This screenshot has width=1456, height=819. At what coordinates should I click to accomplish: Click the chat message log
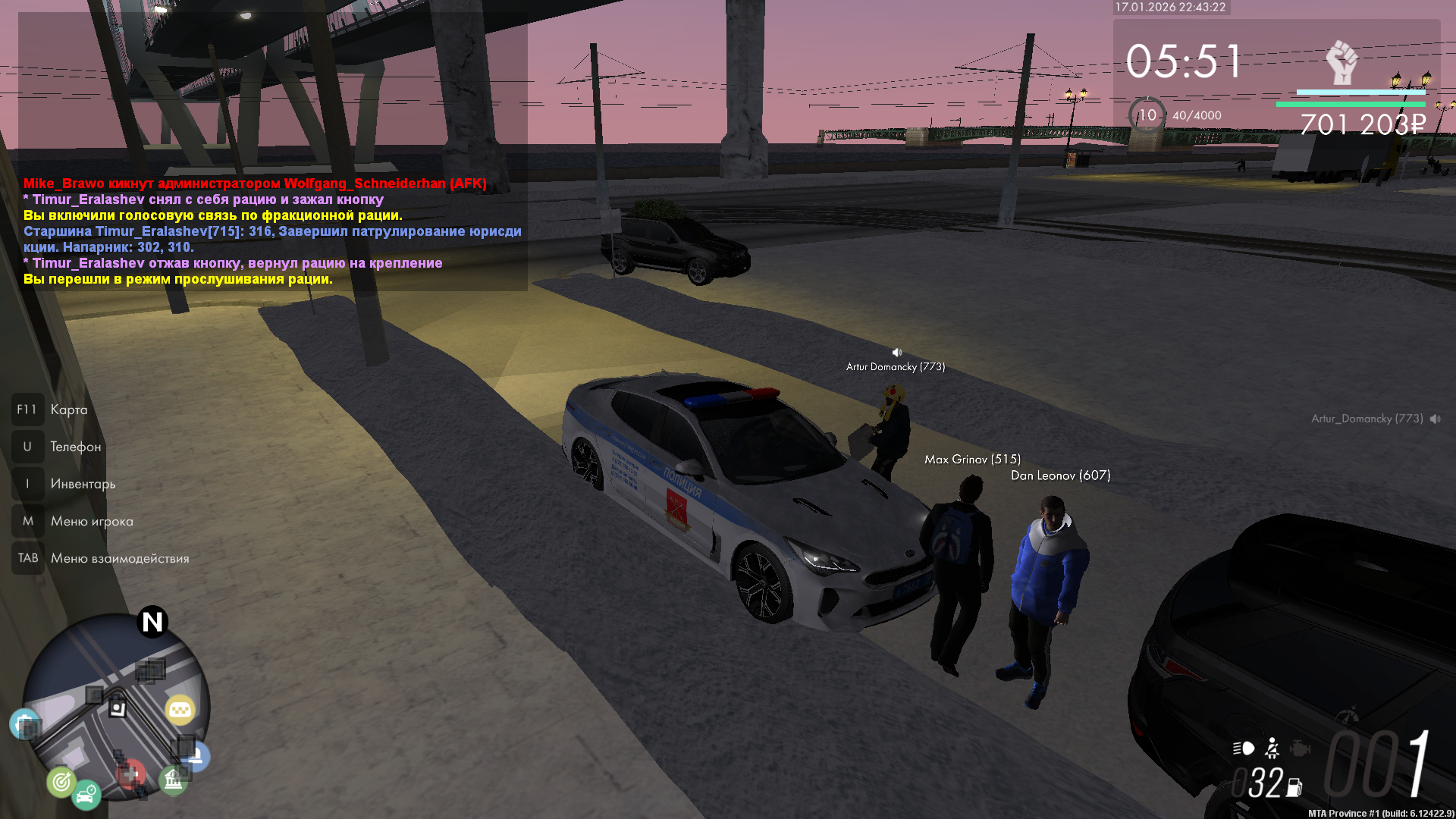(273, 231)
